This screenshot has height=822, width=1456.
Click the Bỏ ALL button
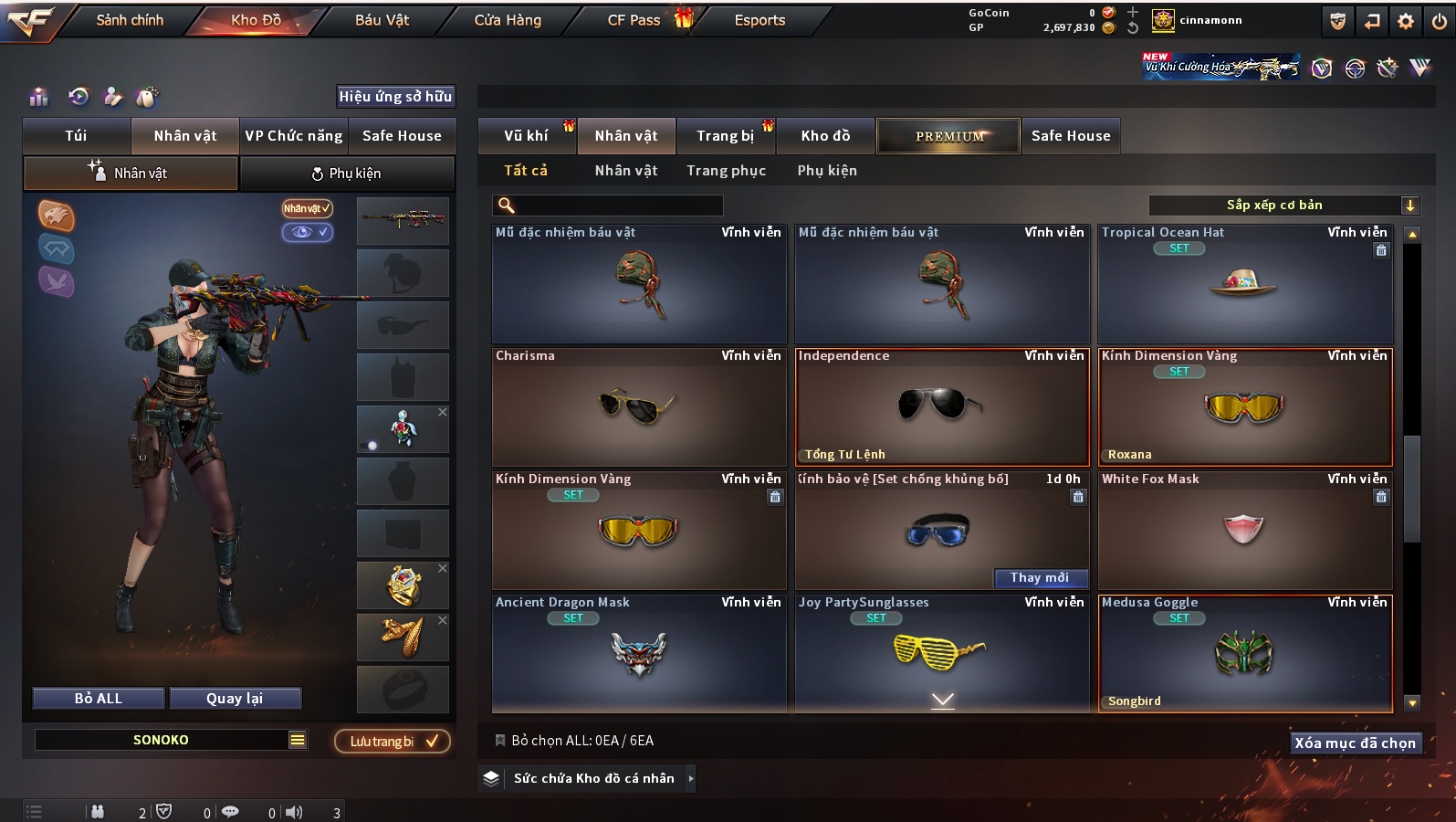click(x=99, y=699)
